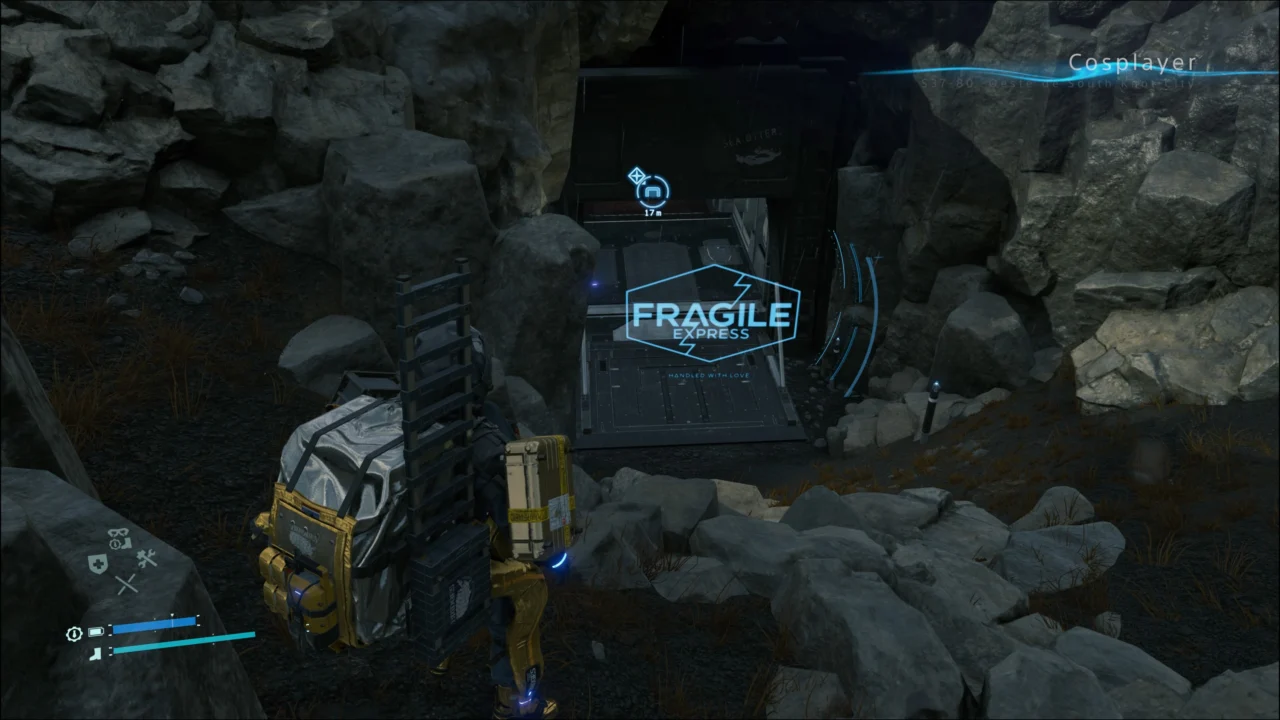Select the shelter destination marker showing 17m
The height and width of the screenshot is (720, 1280).
click(654, 190)
